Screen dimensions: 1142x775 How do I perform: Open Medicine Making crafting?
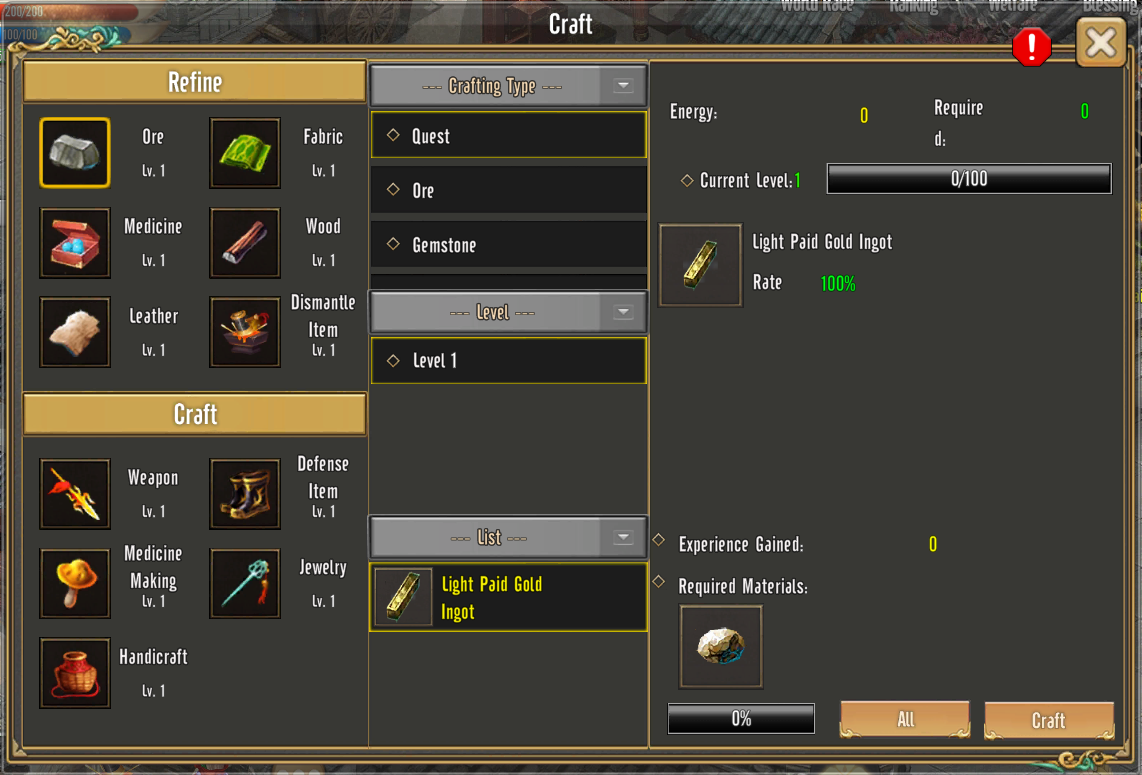coord(75,583)
